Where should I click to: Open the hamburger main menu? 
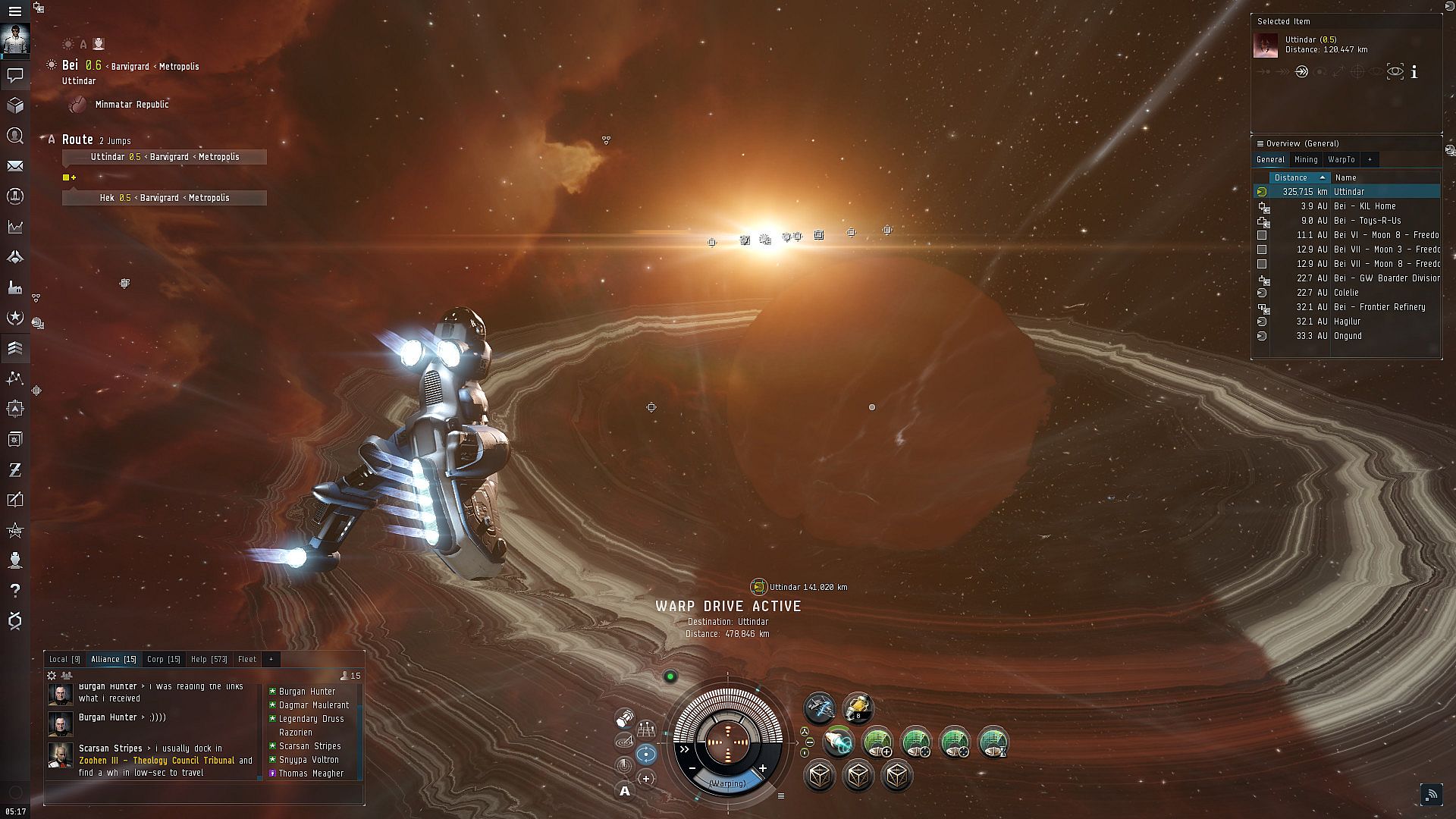point(14,11)
